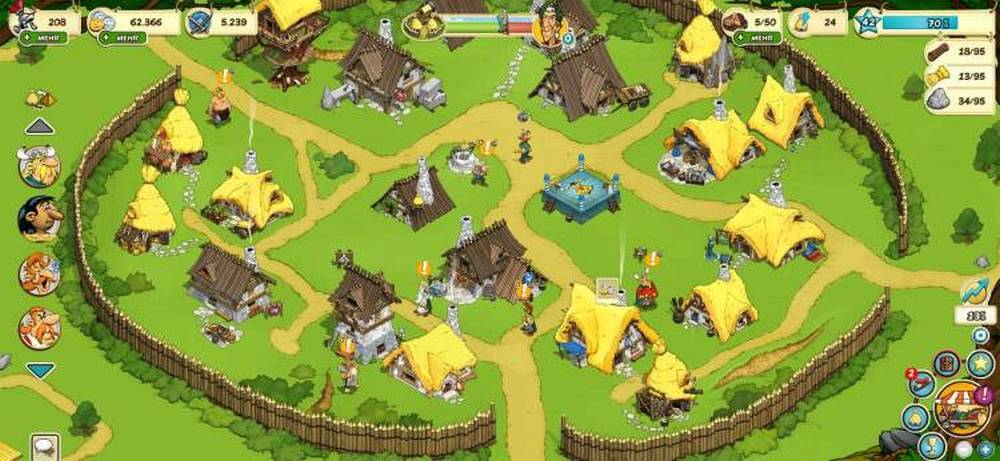Select the black-haired character portrait
This screenshot has height=461, width=1000.
(x=40, y=219)
